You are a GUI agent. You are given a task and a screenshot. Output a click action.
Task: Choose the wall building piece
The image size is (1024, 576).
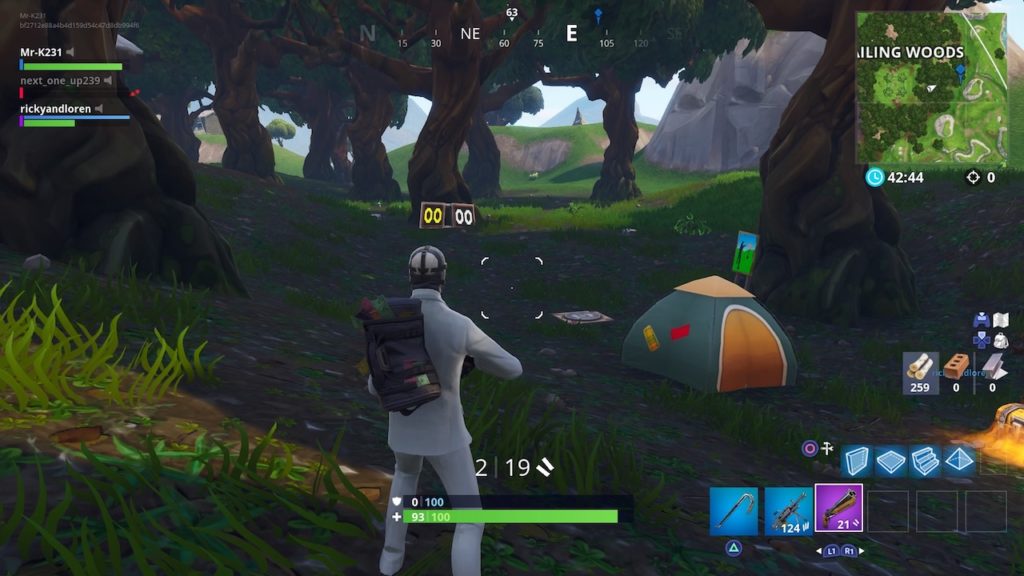pyautogui.click(x=856, y=460)
